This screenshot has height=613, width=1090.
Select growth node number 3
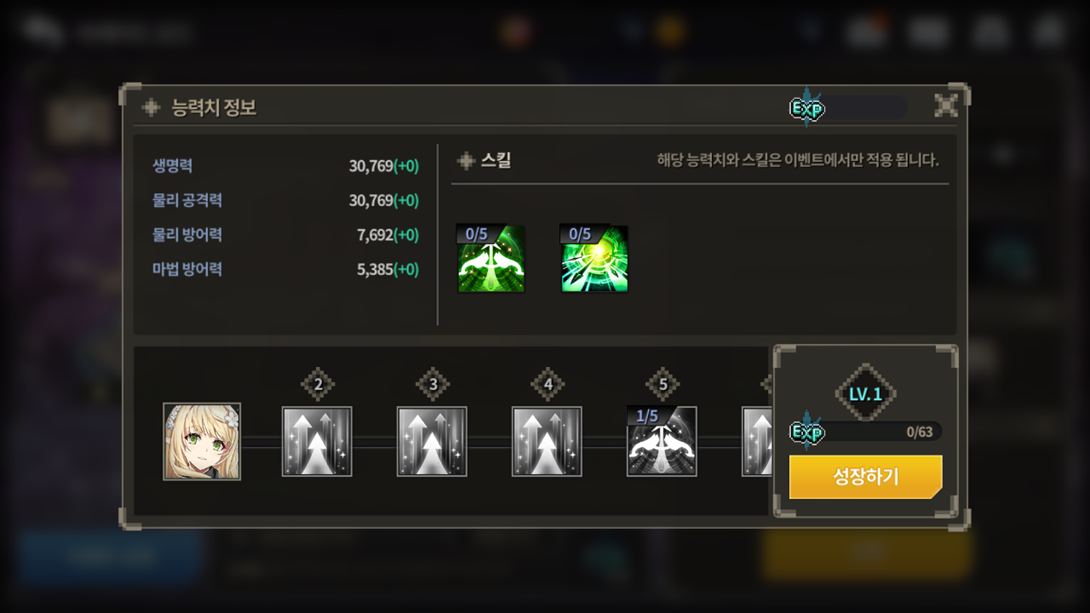[432, 442]
